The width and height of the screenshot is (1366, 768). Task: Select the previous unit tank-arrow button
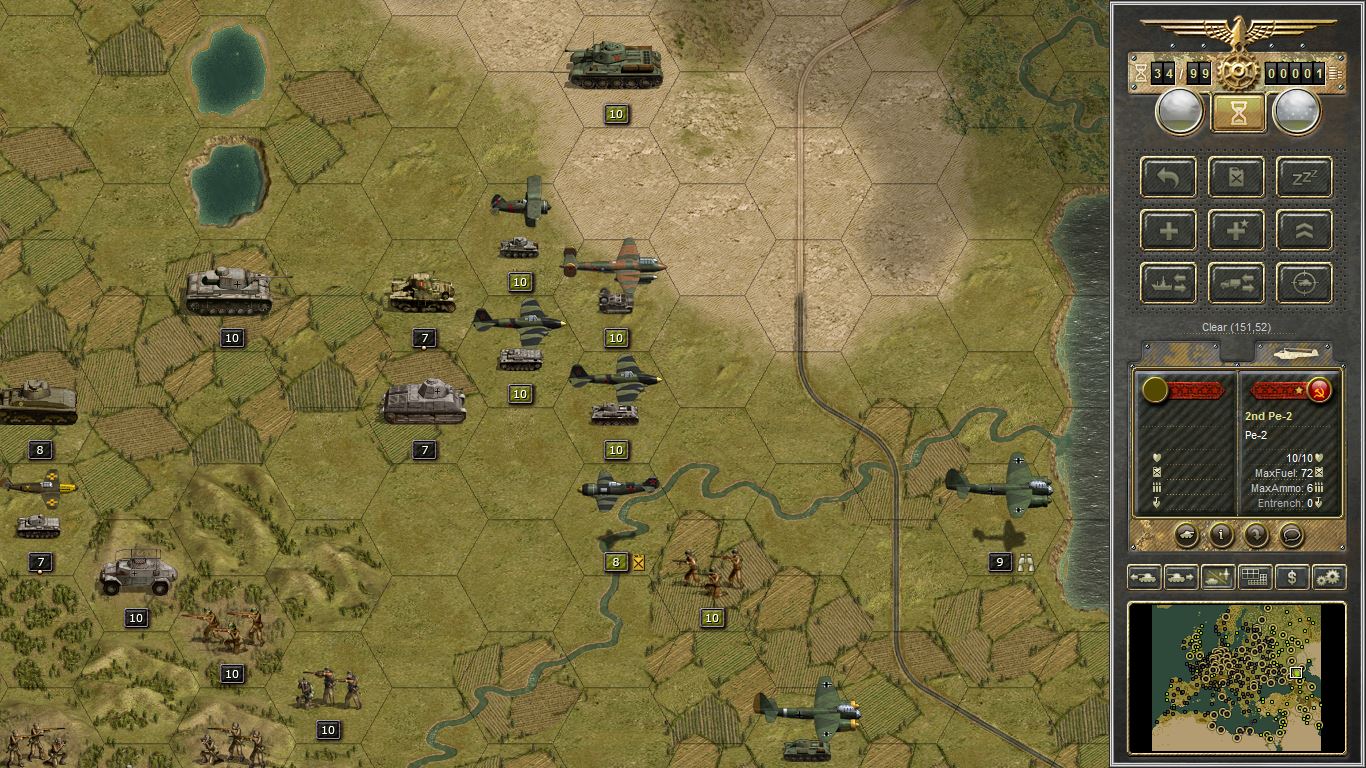point(1145,577)
